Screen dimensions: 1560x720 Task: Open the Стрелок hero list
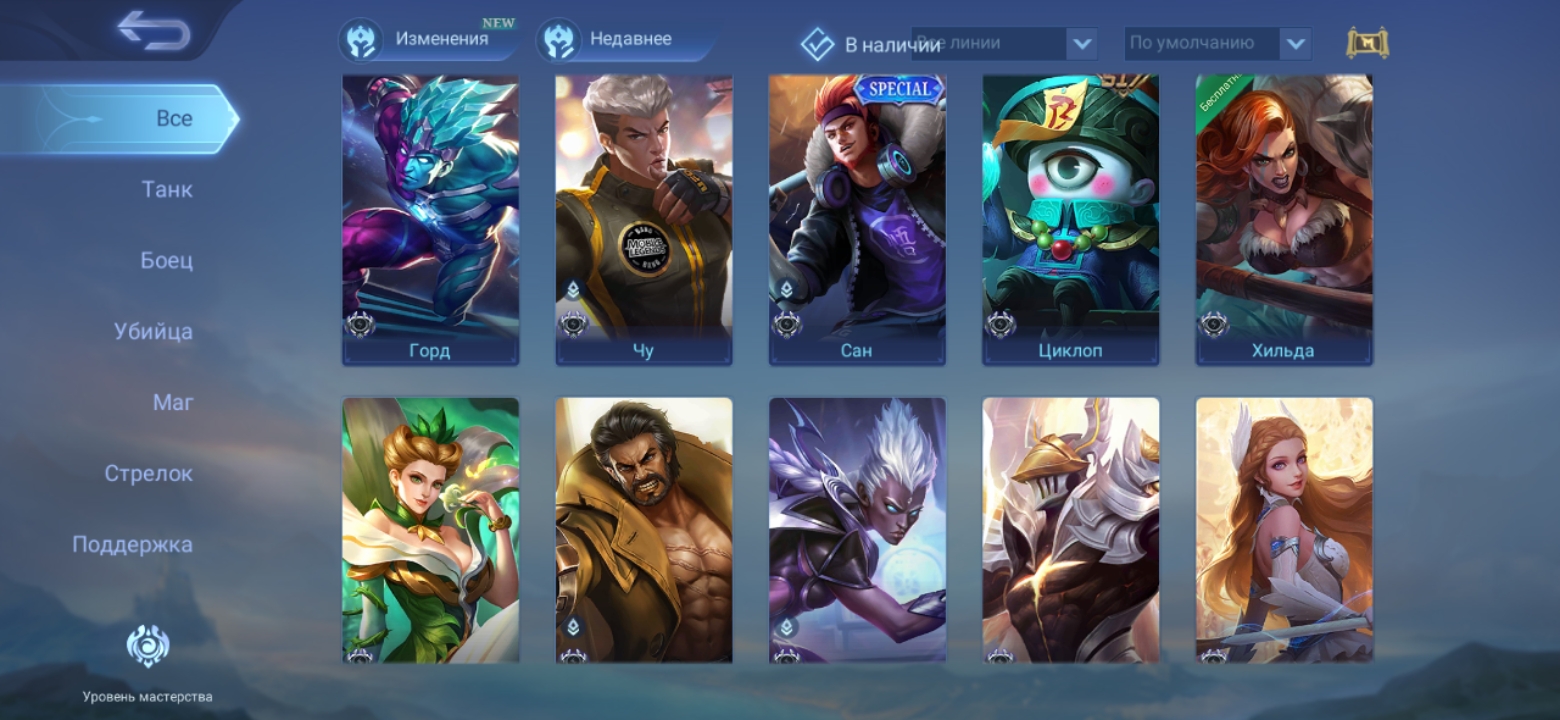pyautogui.click(x=148, y=473)
